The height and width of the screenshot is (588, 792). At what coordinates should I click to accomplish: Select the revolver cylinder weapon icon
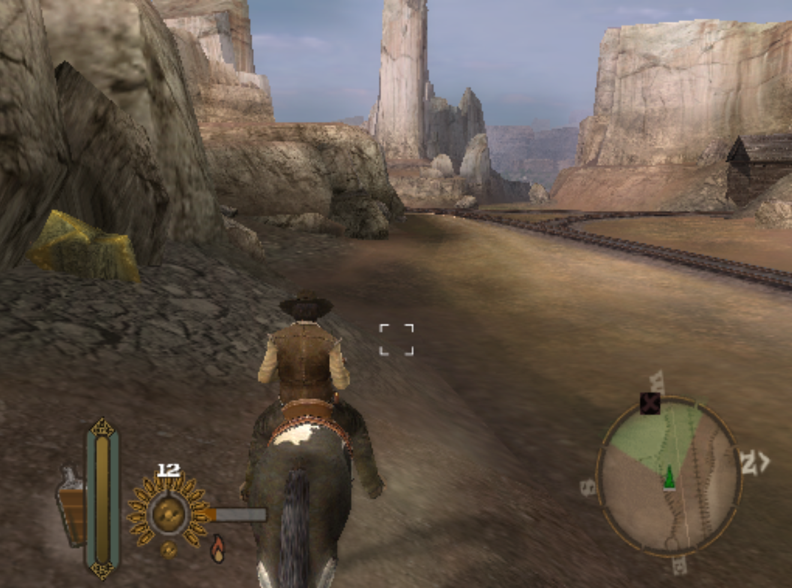168,513
